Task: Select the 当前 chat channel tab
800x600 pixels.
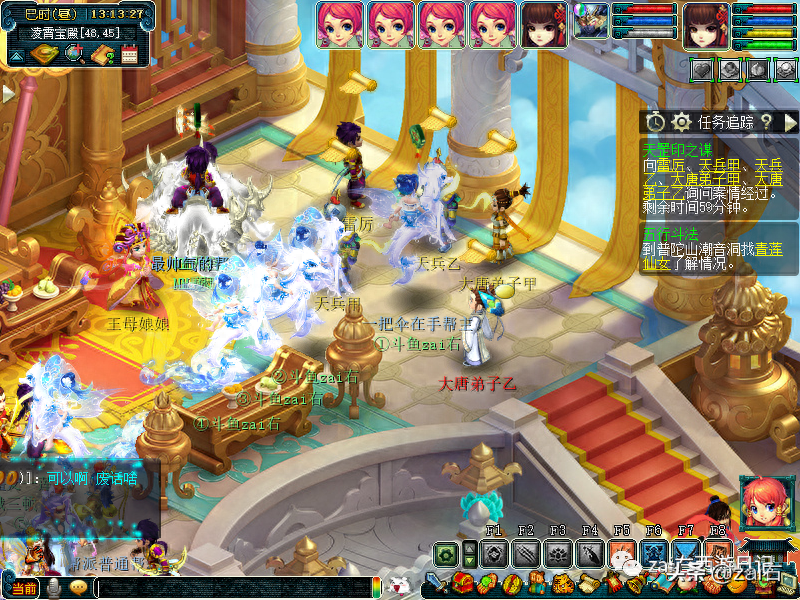Action: pyautogui.click(x=24, y=589)
